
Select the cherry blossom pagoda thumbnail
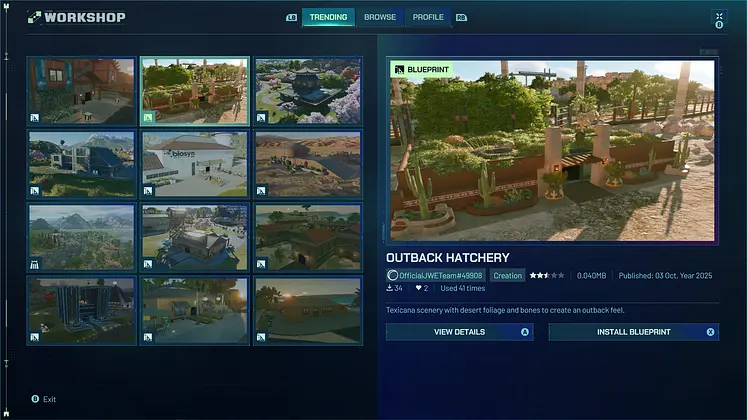307,90
